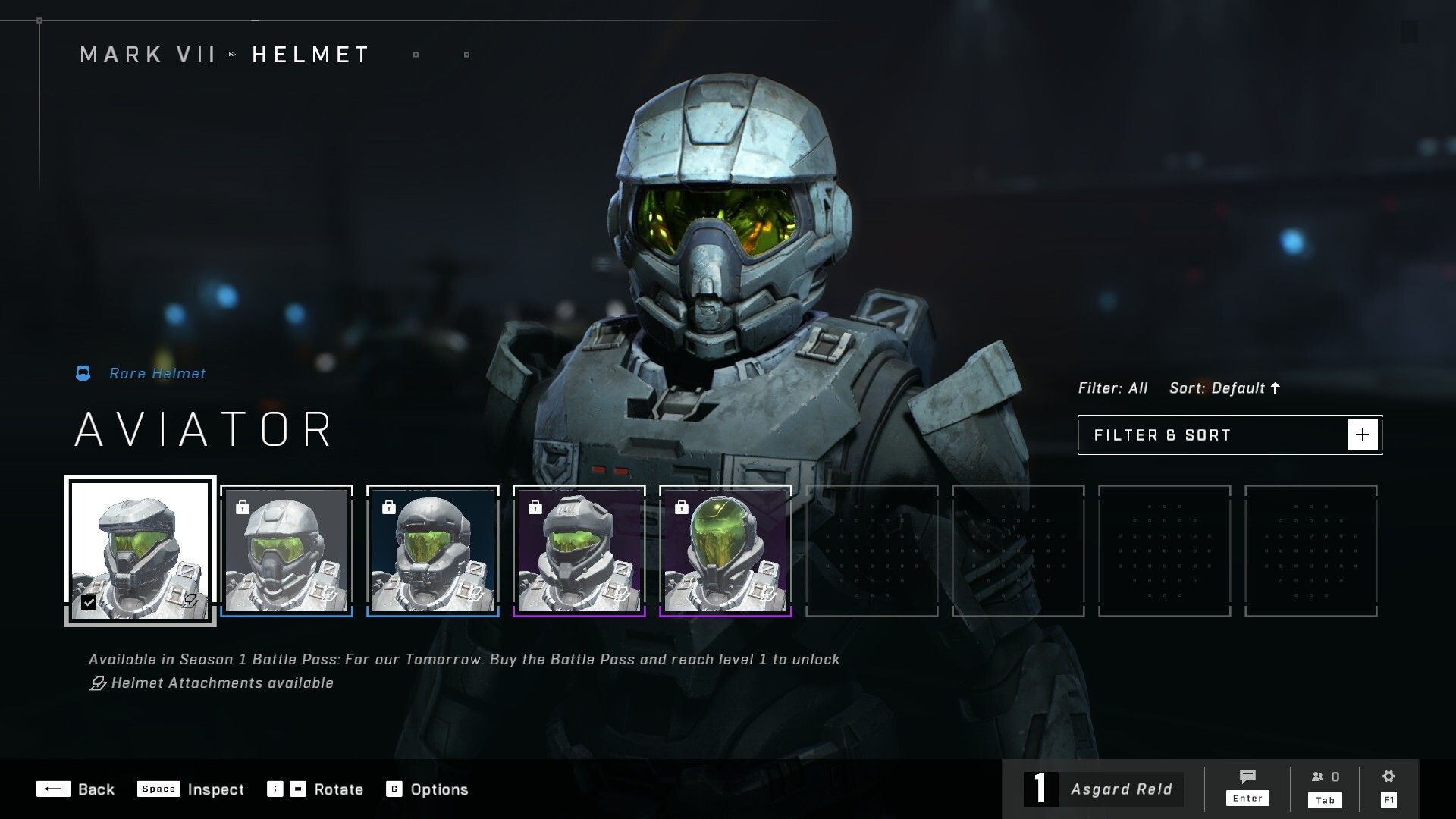This screenshot has height=819, width=1456.
Task: Pick the locked helmet on dark blue background
Action: pyautogui.click(x=433, y=550)
